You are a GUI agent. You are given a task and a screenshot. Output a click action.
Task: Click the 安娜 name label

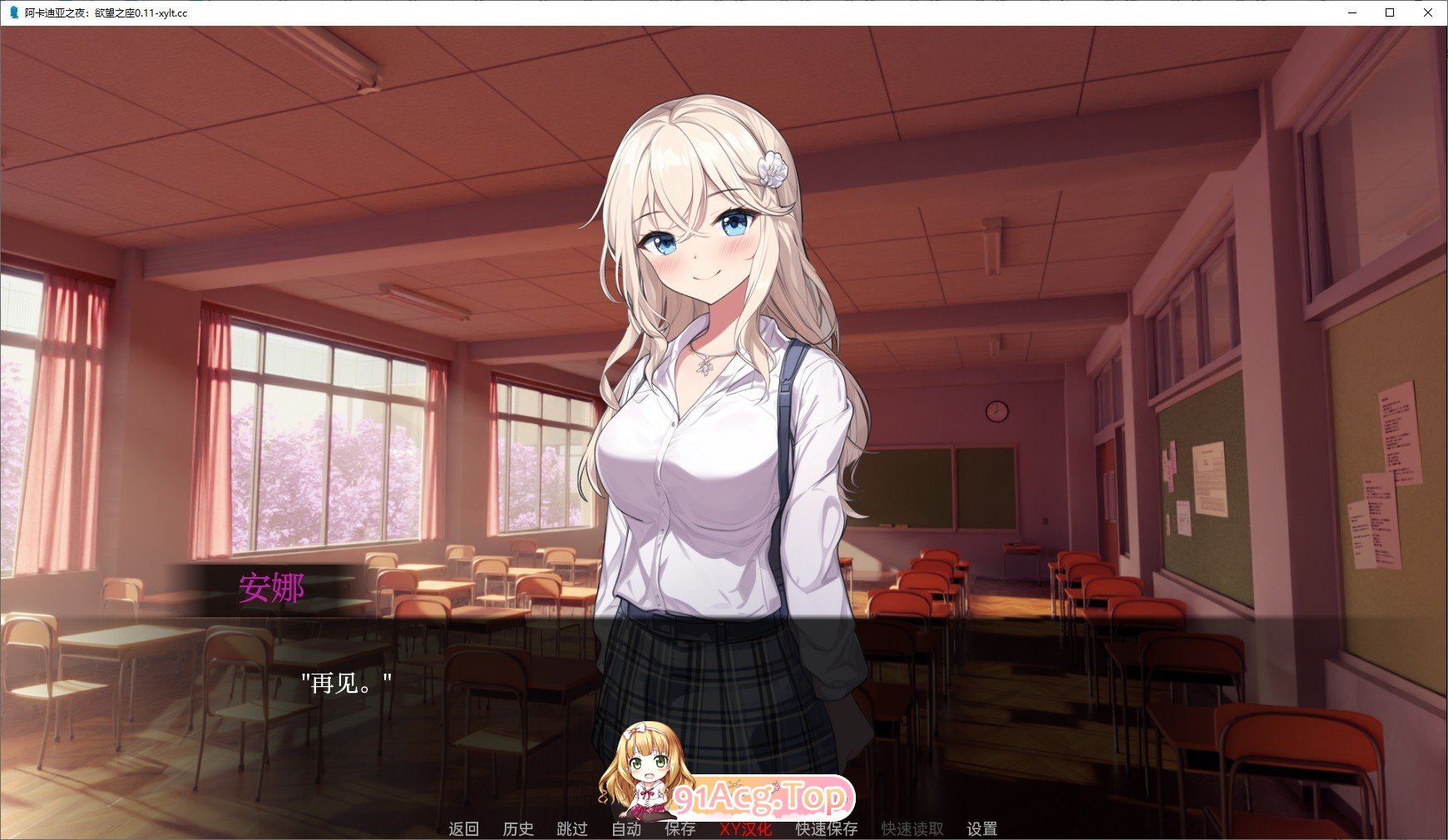(x=271, y=588)
